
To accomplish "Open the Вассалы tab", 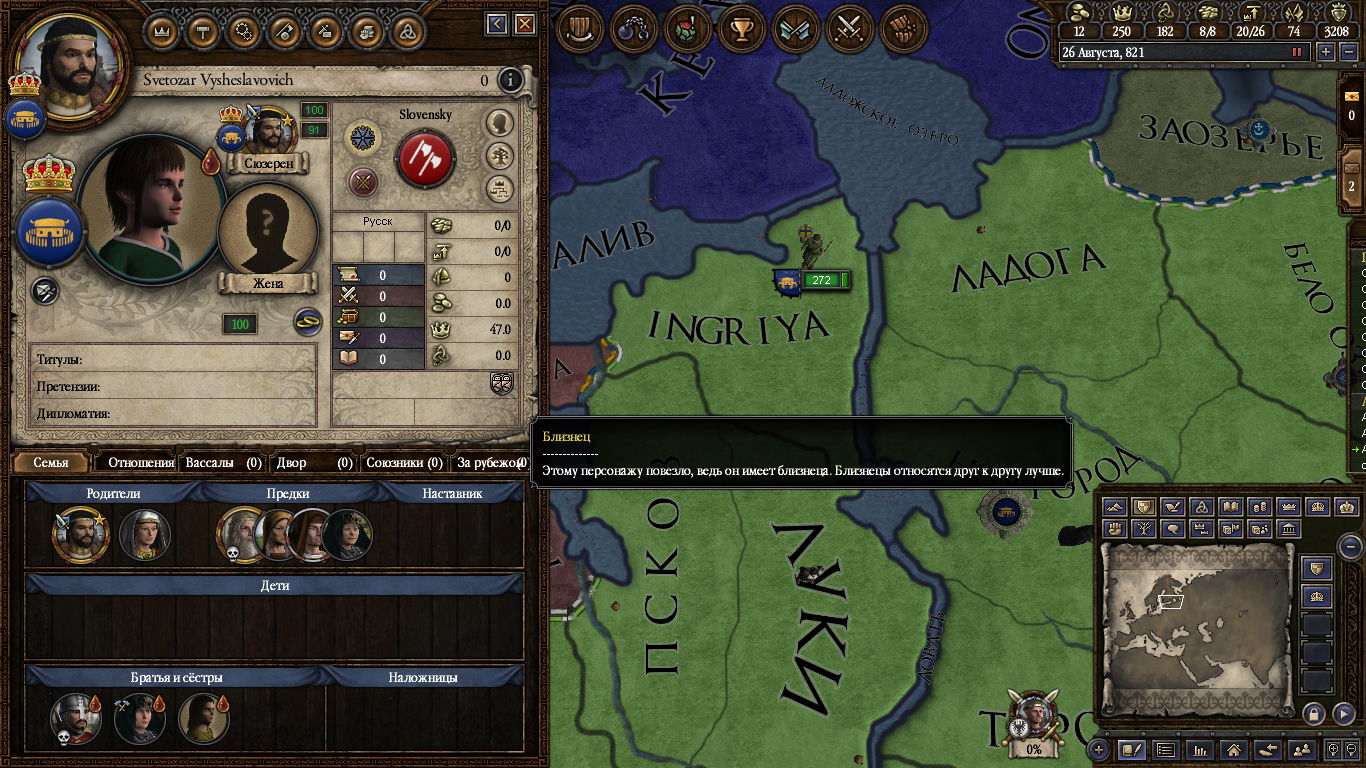I will 222,463.
